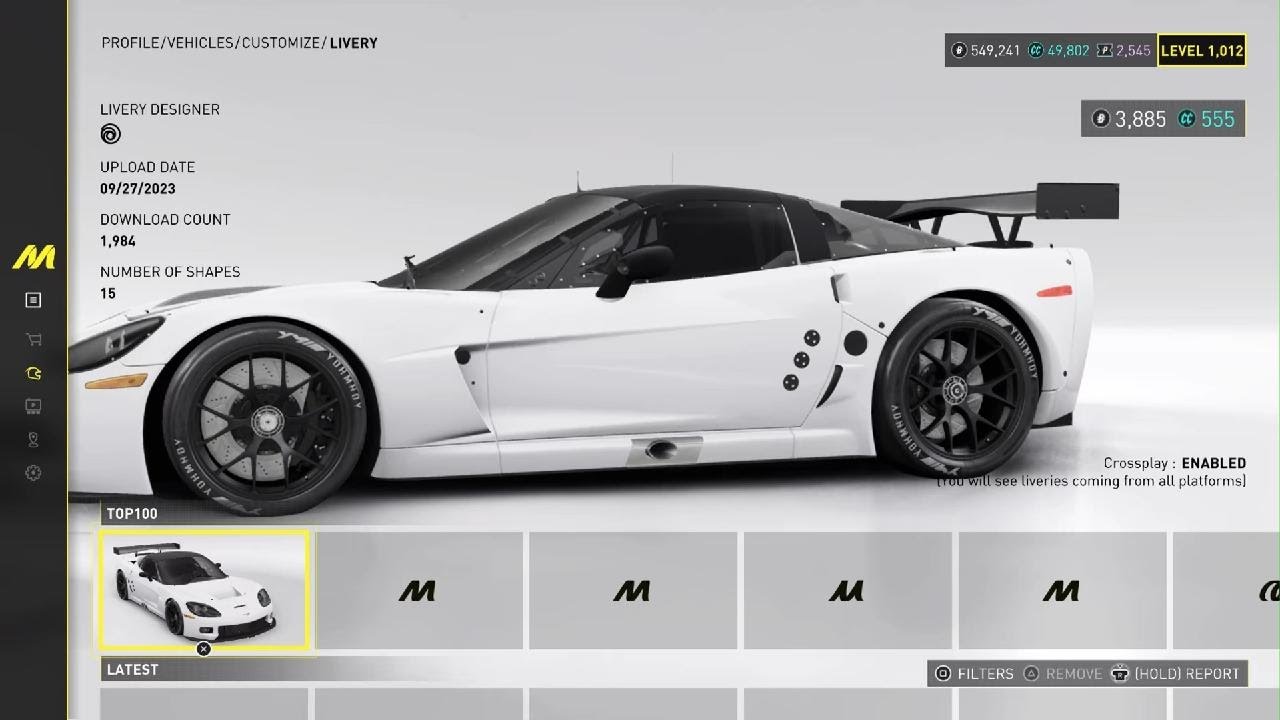Report this livery

point(1178,674)
